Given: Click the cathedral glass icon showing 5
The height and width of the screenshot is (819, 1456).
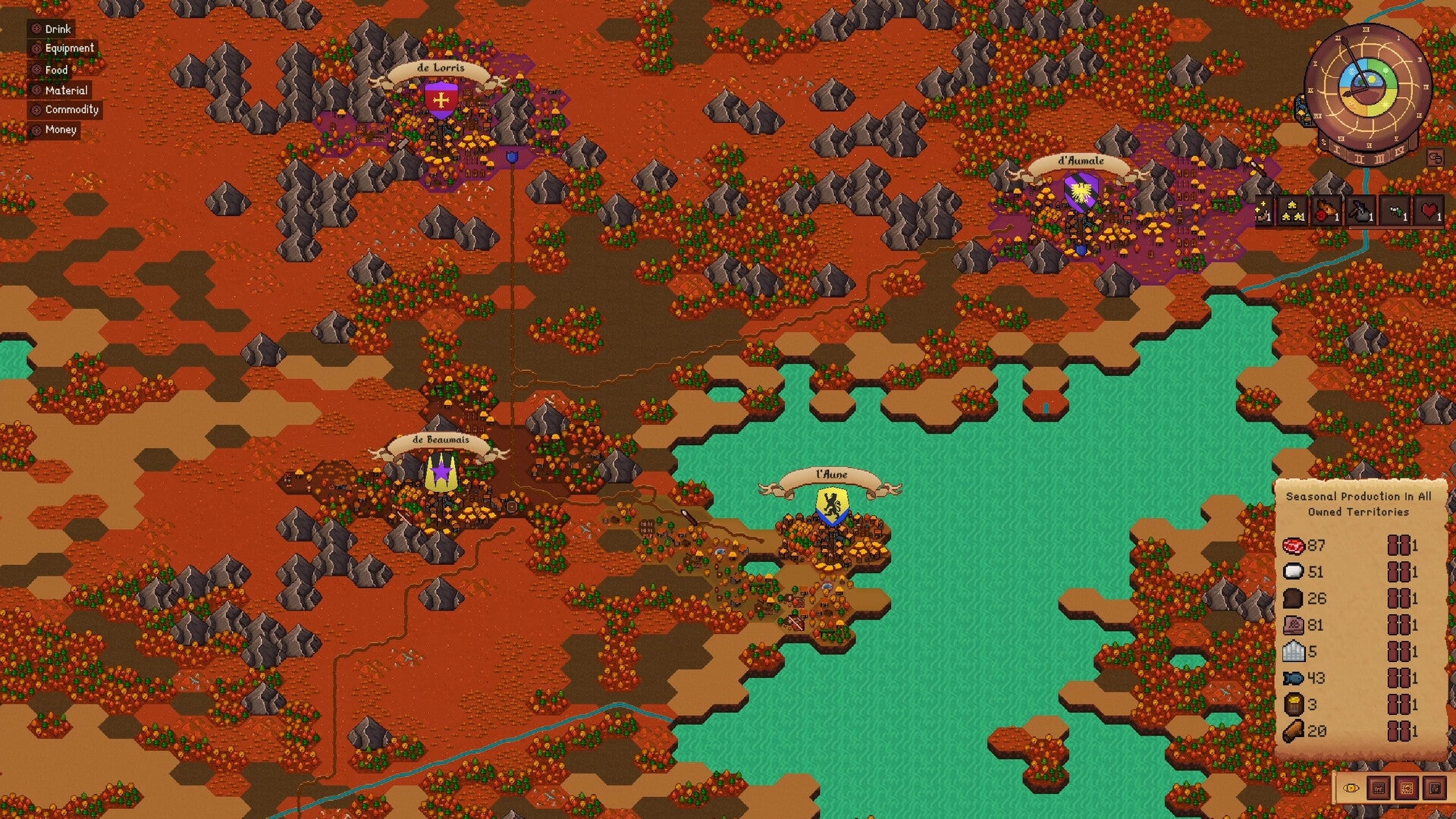Looking at the screenshot, I should point(1294,650).
